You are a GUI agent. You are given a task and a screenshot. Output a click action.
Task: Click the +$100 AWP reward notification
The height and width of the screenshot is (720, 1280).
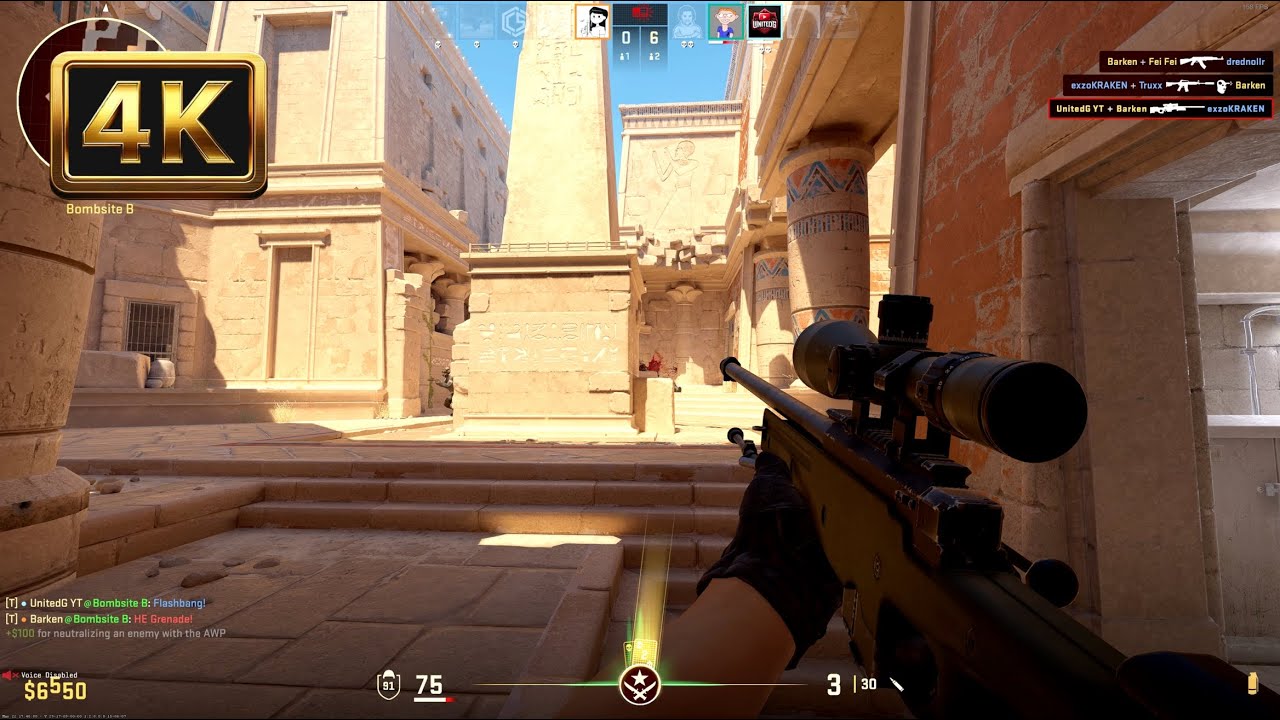click(115, 632)
